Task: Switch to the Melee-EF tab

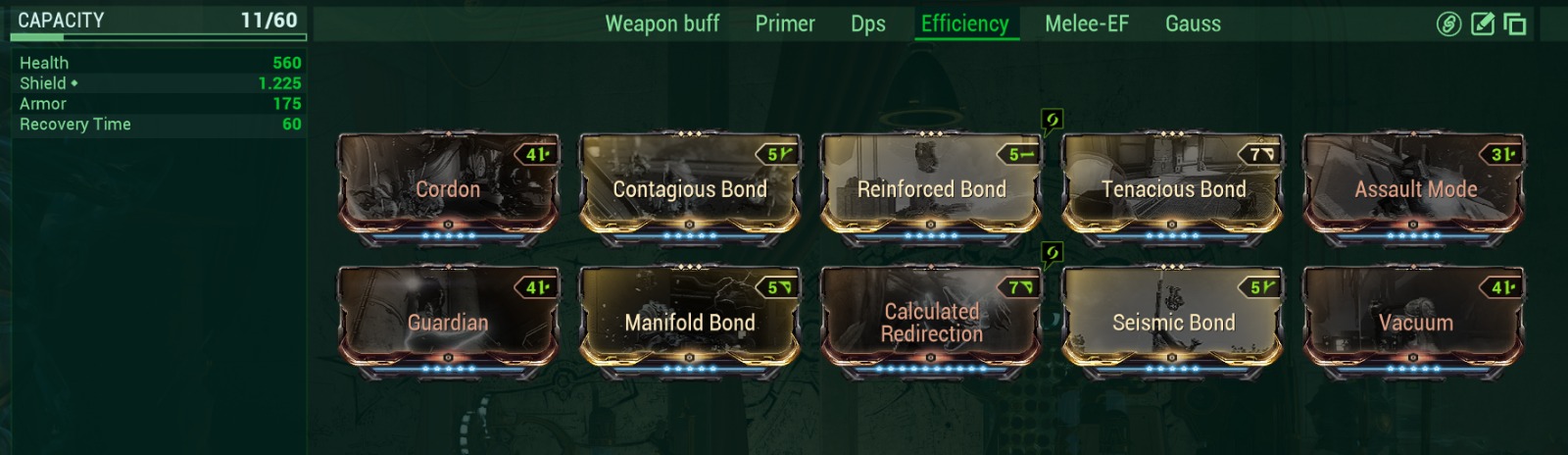Action: (1087, 24)
